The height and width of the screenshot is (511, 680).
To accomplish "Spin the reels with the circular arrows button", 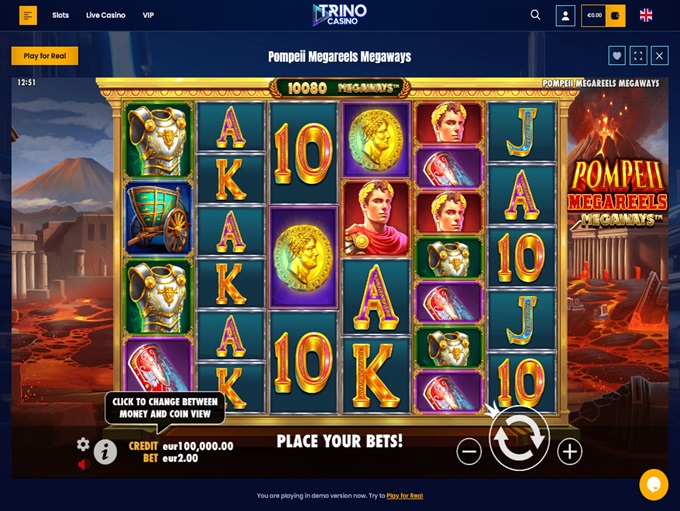I will point(518,440).
